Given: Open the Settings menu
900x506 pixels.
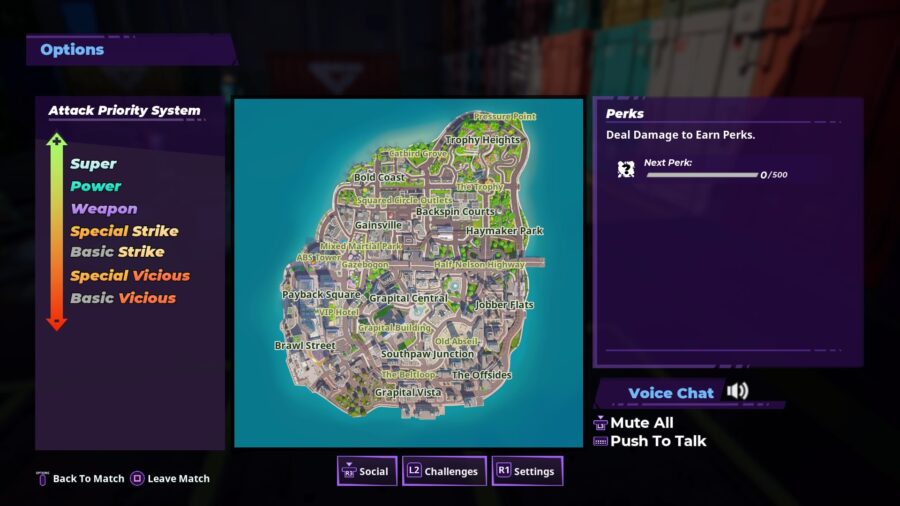Looking at the screenshot, I should coord(526,471).
